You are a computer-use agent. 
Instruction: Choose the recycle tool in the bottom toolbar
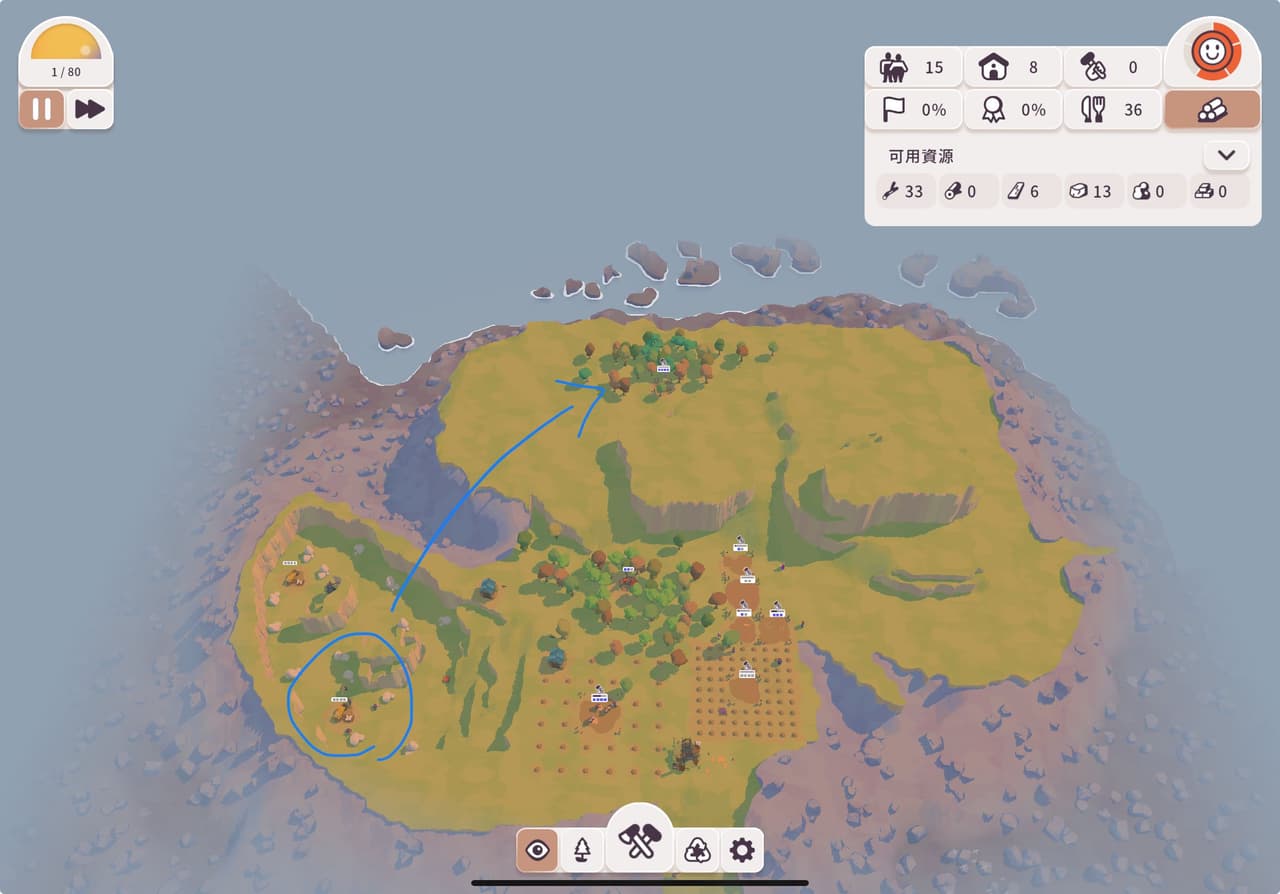[x=697, y=851]
